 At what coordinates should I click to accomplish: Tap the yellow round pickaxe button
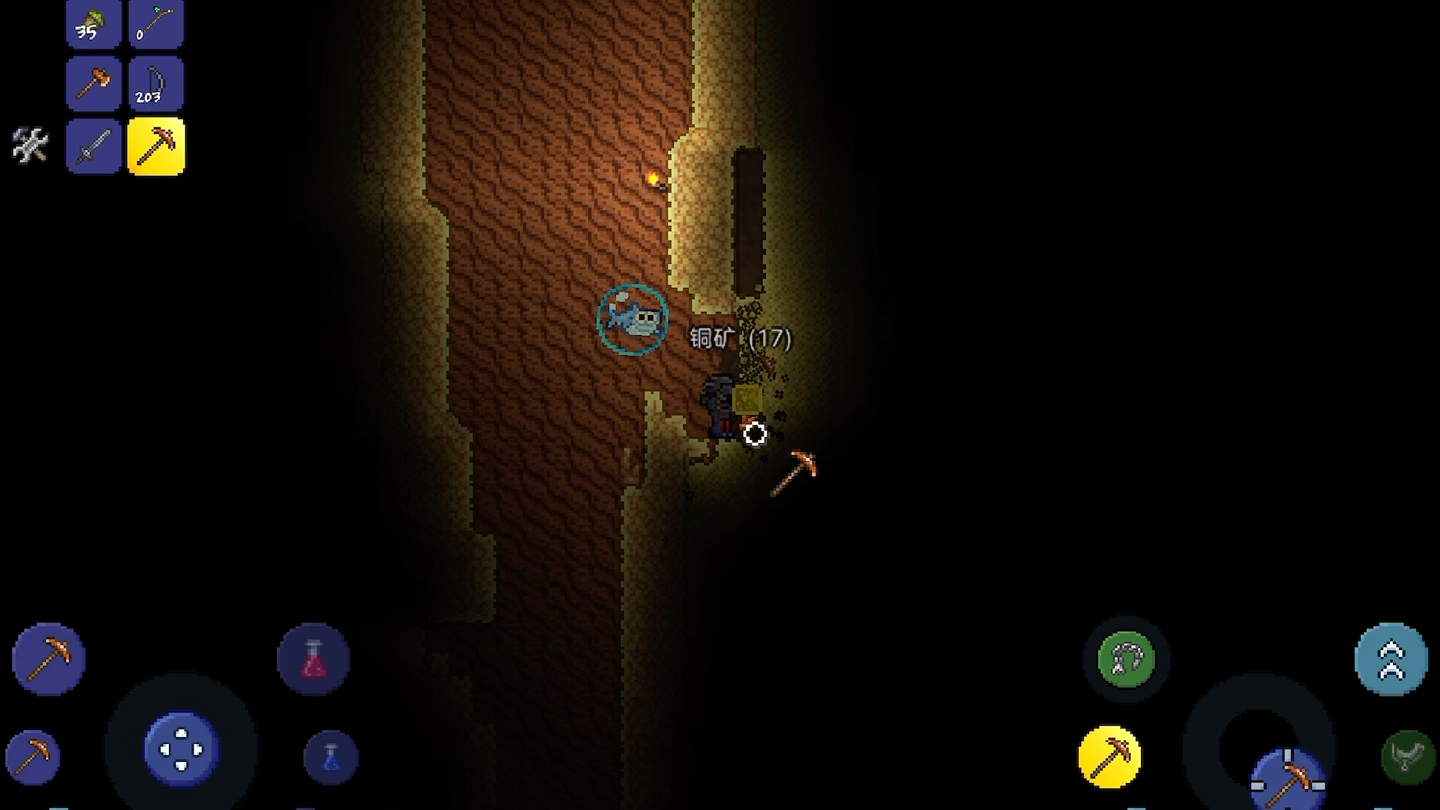[1110, 757]
